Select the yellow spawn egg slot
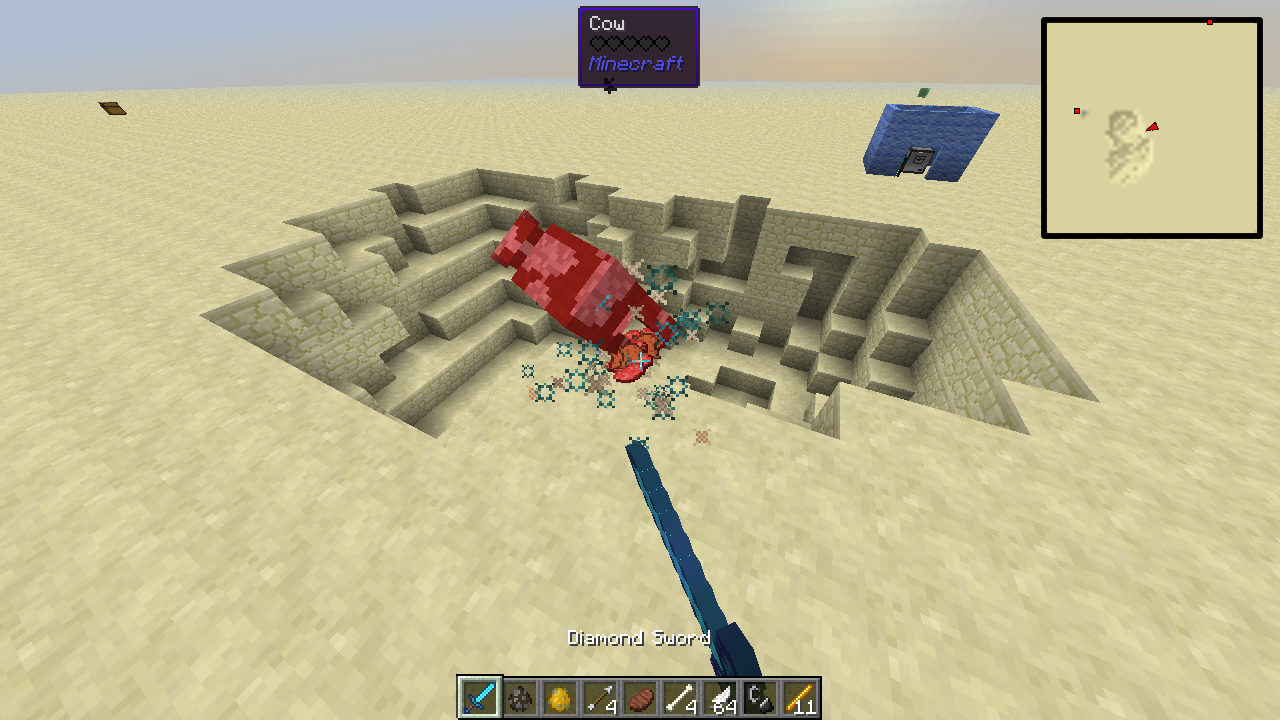The image size is (1280, 720). [560, 698]
